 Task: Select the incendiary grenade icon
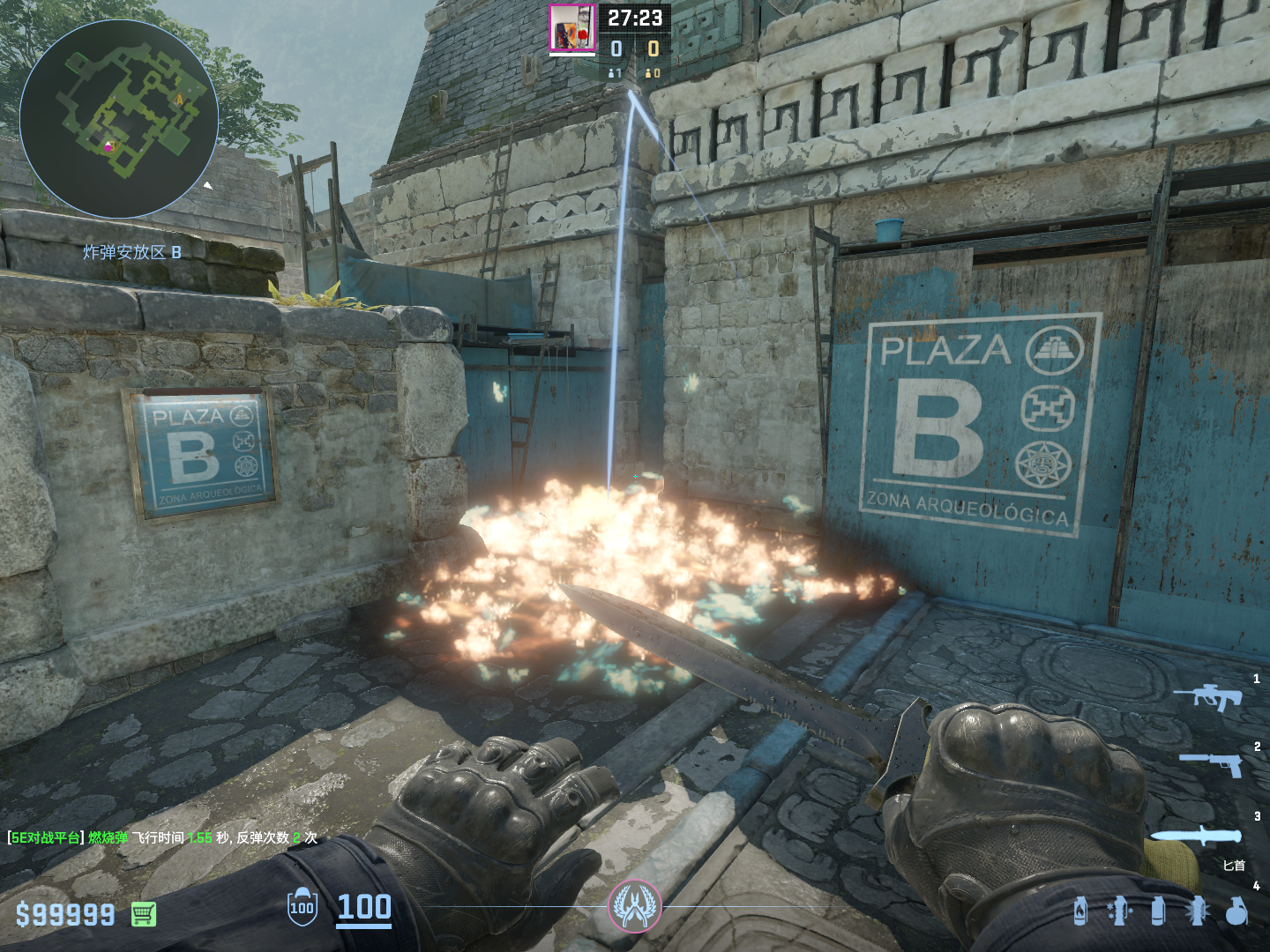(1080, 911)
